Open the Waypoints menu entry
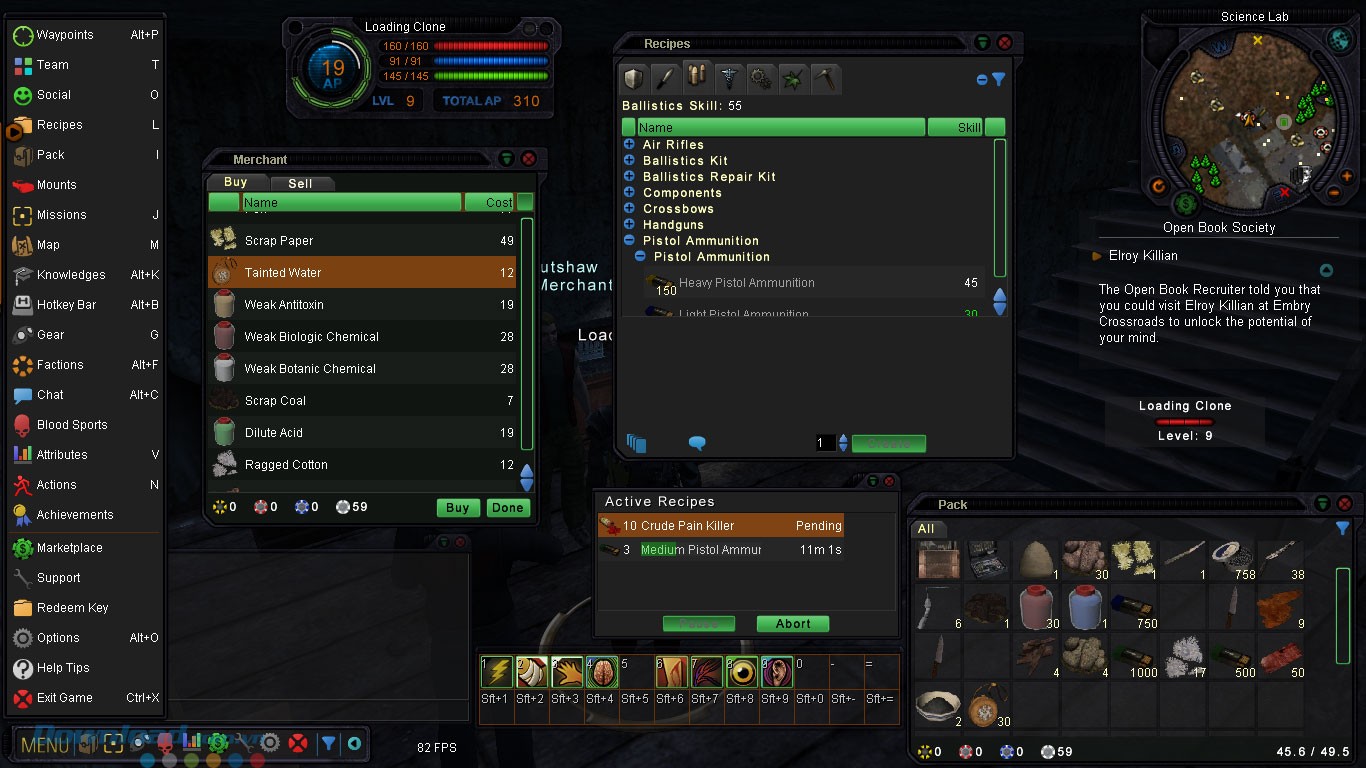1366x768 pixels. [x=65, y=35]
